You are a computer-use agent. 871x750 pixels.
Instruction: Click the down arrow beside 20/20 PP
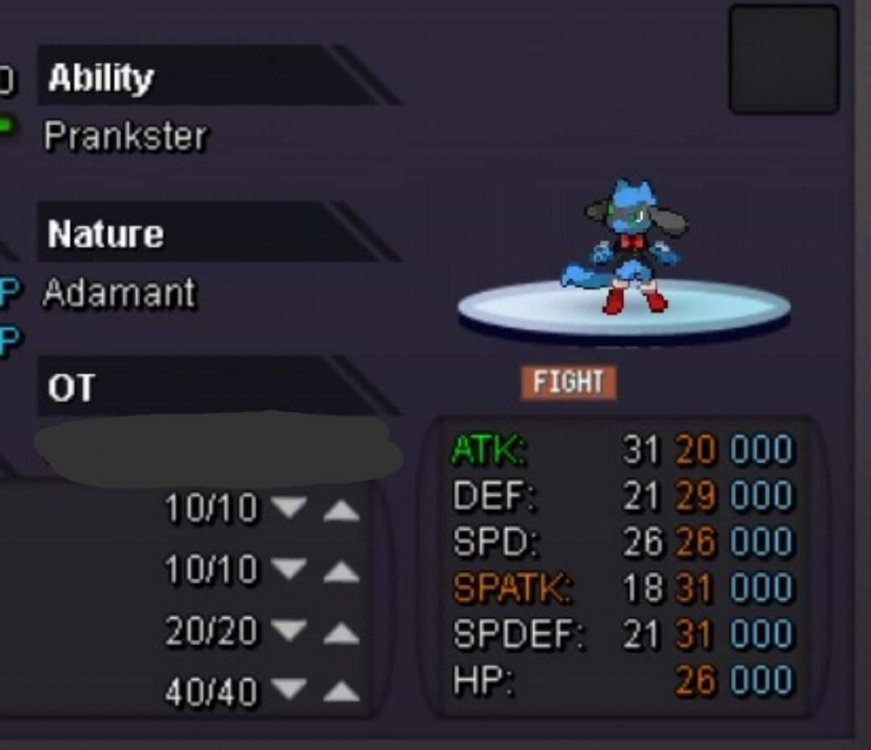290,631
